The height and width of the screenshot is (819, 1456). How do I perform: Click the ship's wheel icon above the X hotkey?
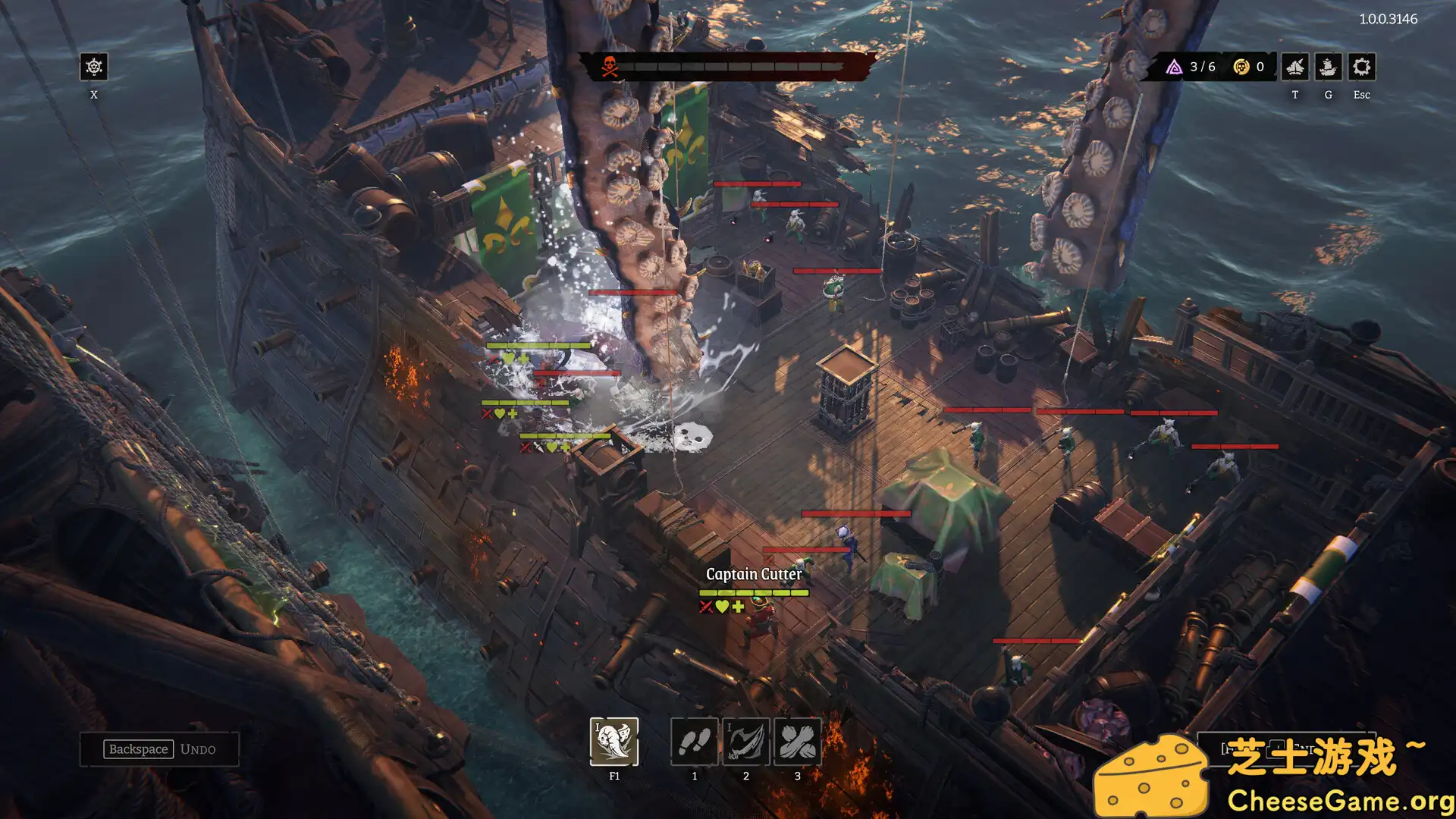(93, 67)
